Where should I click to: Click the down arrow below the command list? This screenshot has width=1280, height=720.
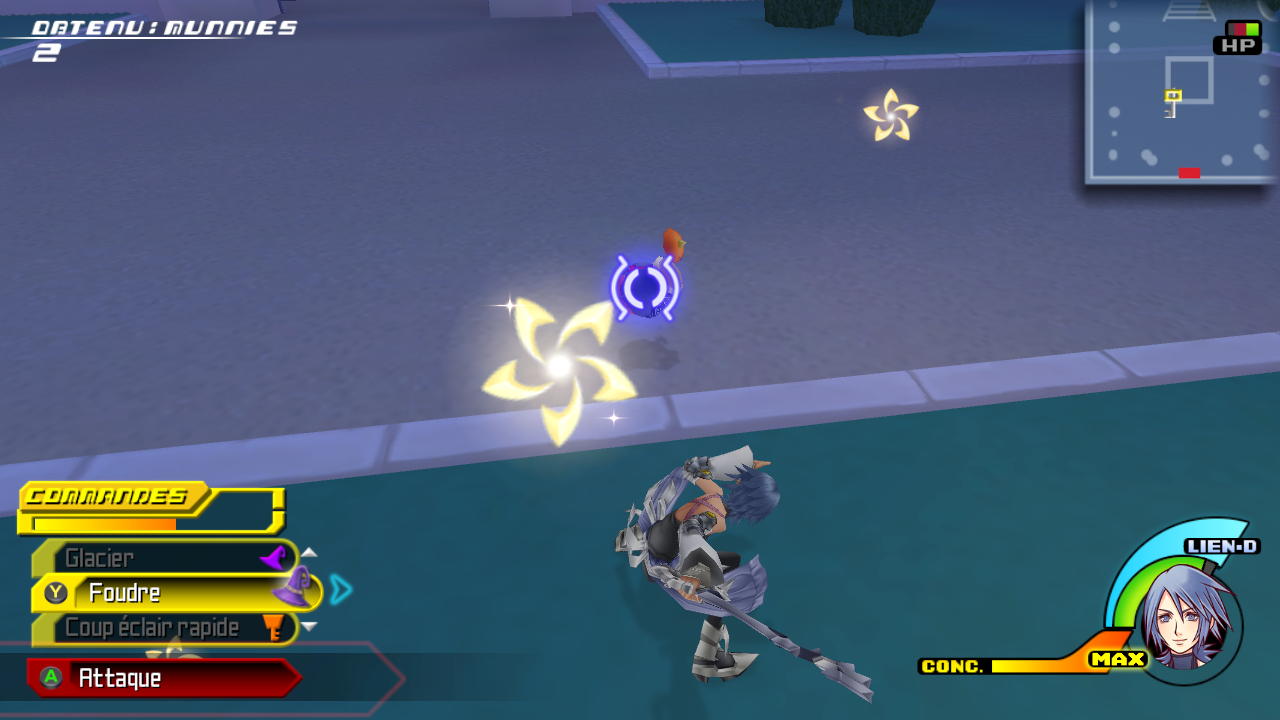[309, 627]
